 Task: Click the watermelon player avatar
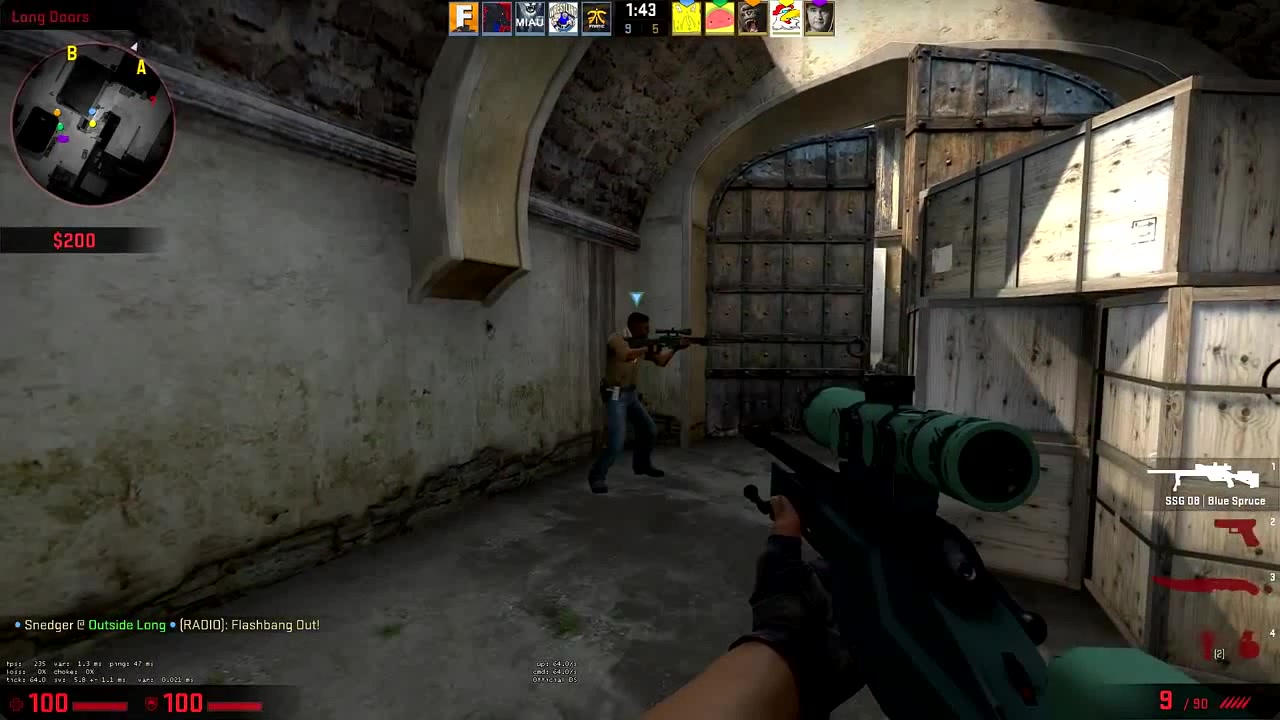coord(717,18)
